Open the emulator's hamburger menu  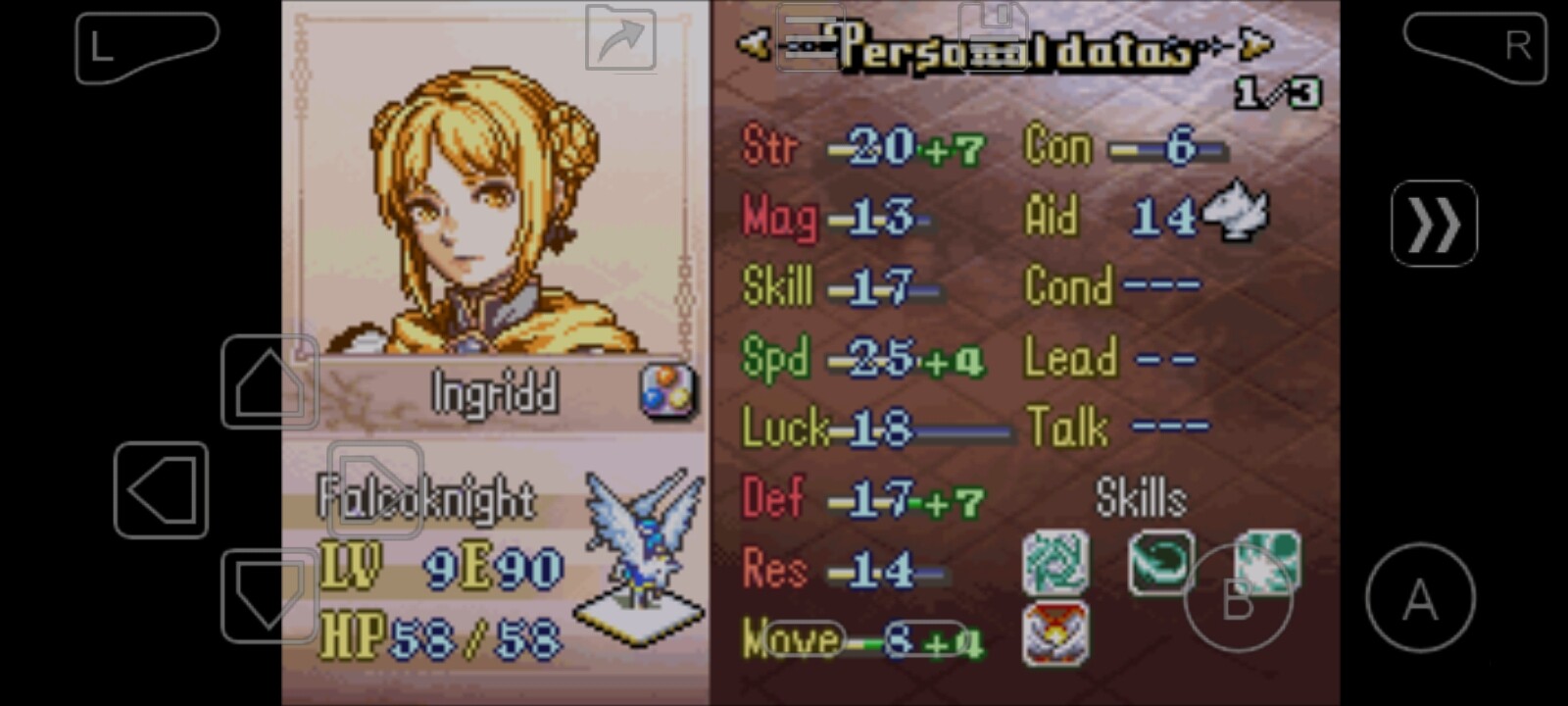pos(809,37)
